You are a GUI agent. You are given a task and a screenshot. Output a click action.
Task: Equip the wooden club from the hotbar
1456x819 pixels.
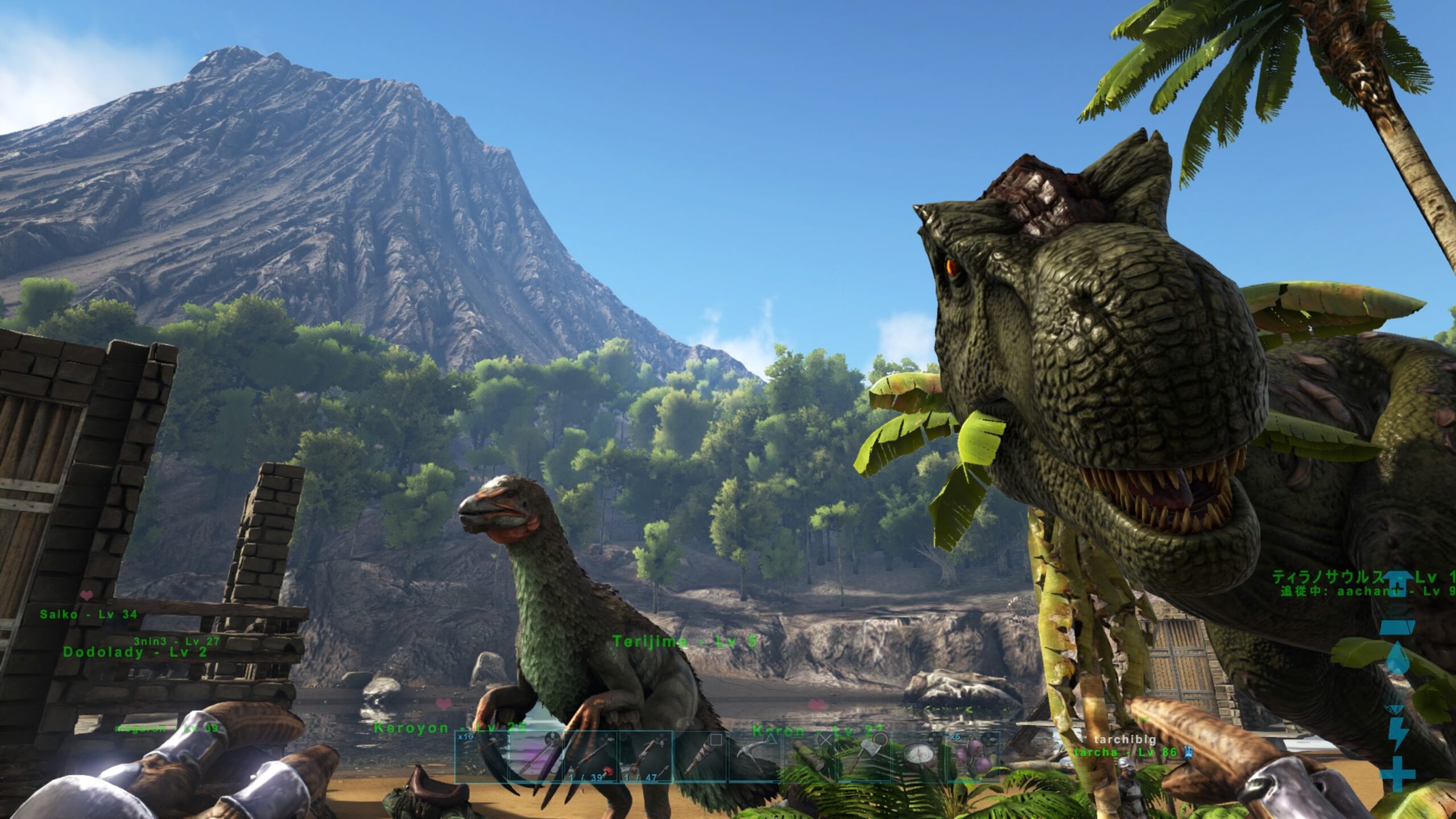pos(700,758)
